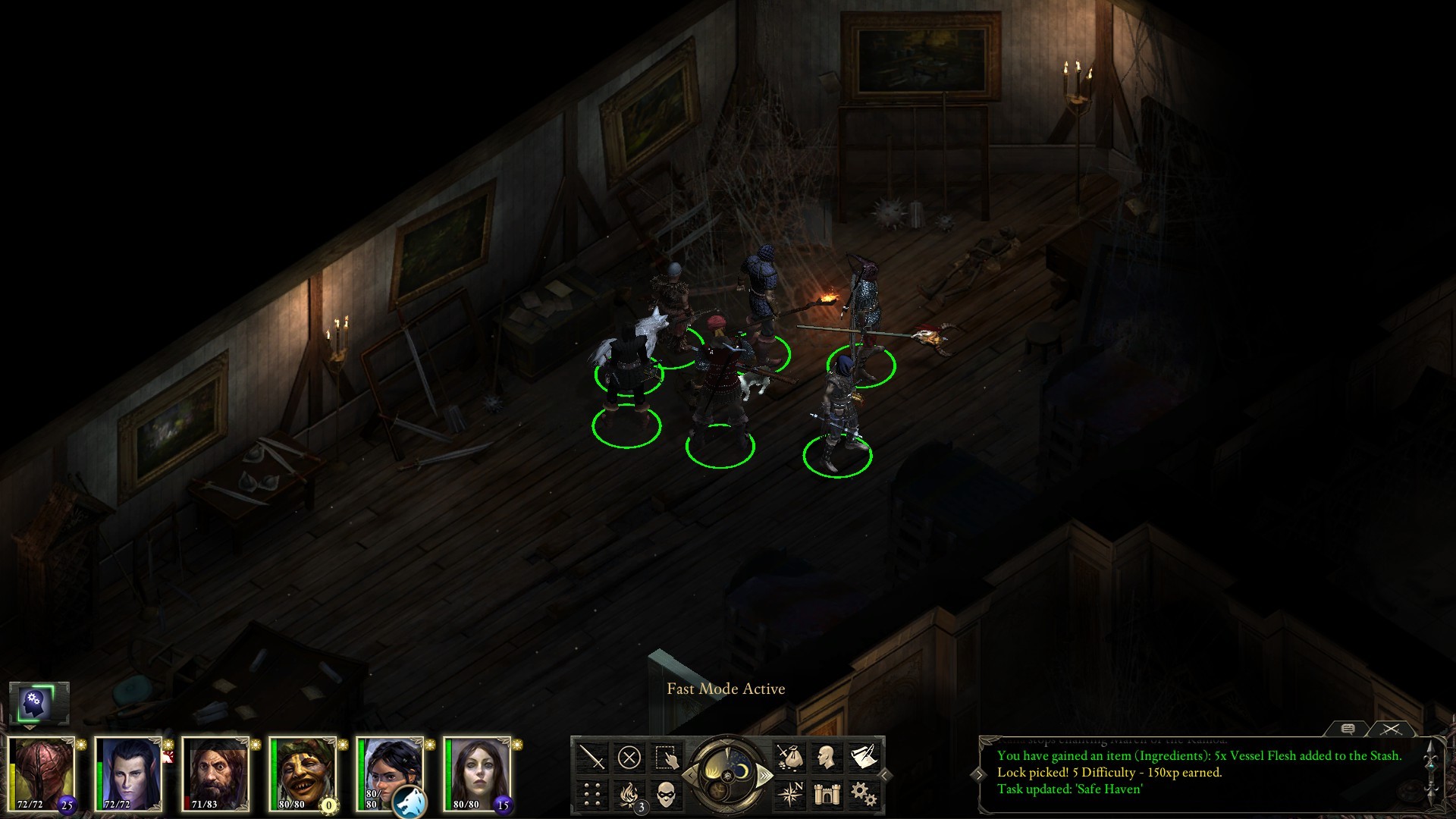Select the pale long-haired woman portrait
This screenshot has height=819, width=1456.
tap(478, 773)
